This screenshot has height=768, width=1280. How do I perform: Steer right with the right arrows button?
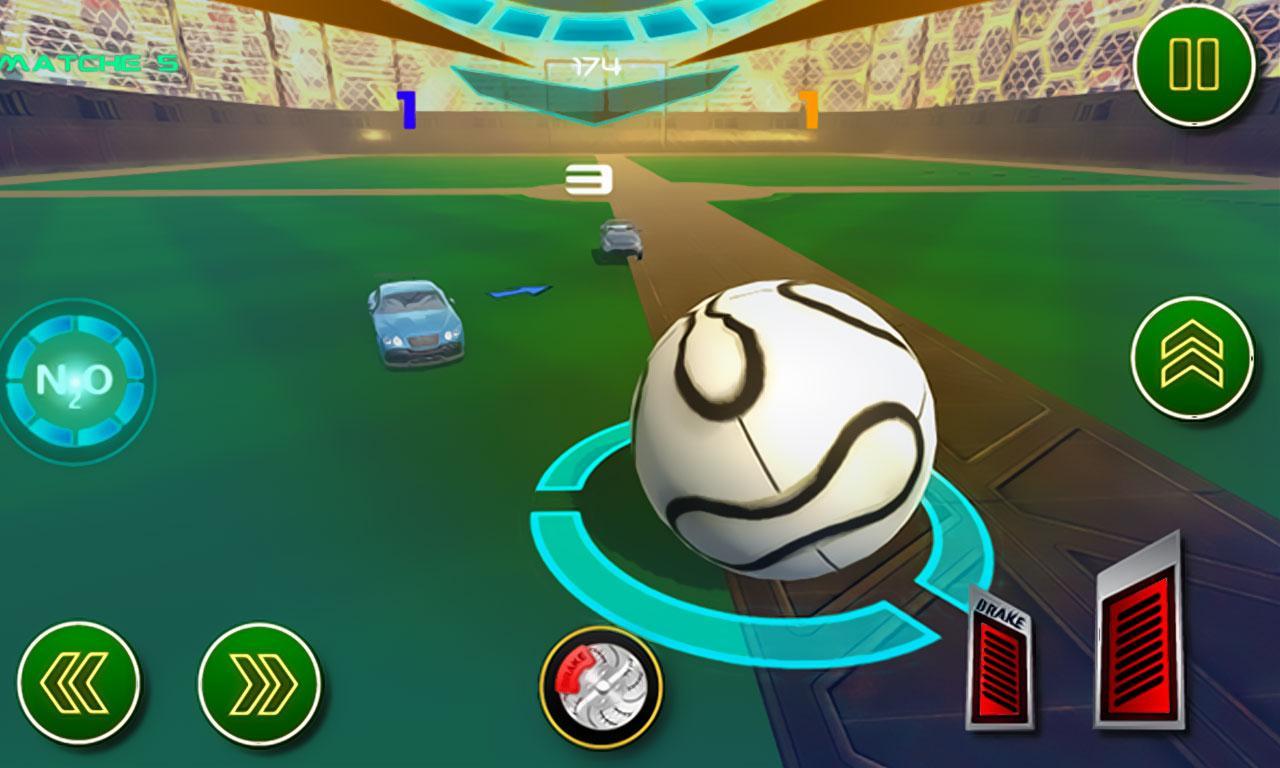click(x=259, y=684)
